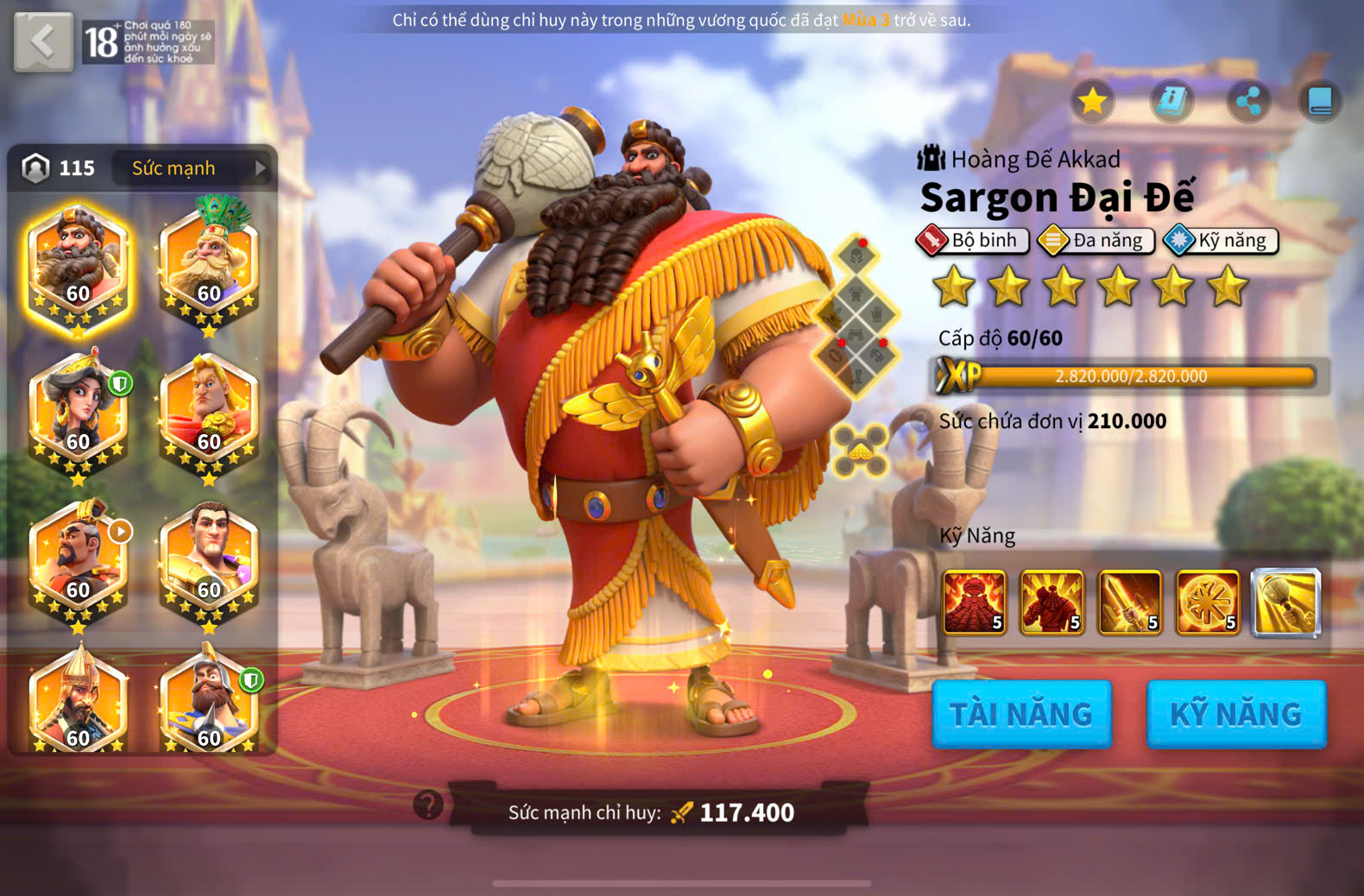Open the blue info ticket icon
Screen dimensions: 1364x896
click(x=1171, y=101)
